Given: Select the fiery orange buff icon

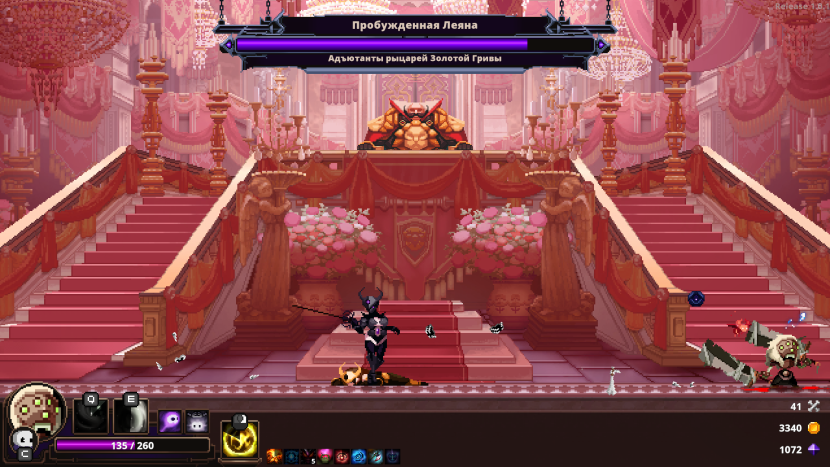Looking at the screenshot, I should tap(273, 456).
